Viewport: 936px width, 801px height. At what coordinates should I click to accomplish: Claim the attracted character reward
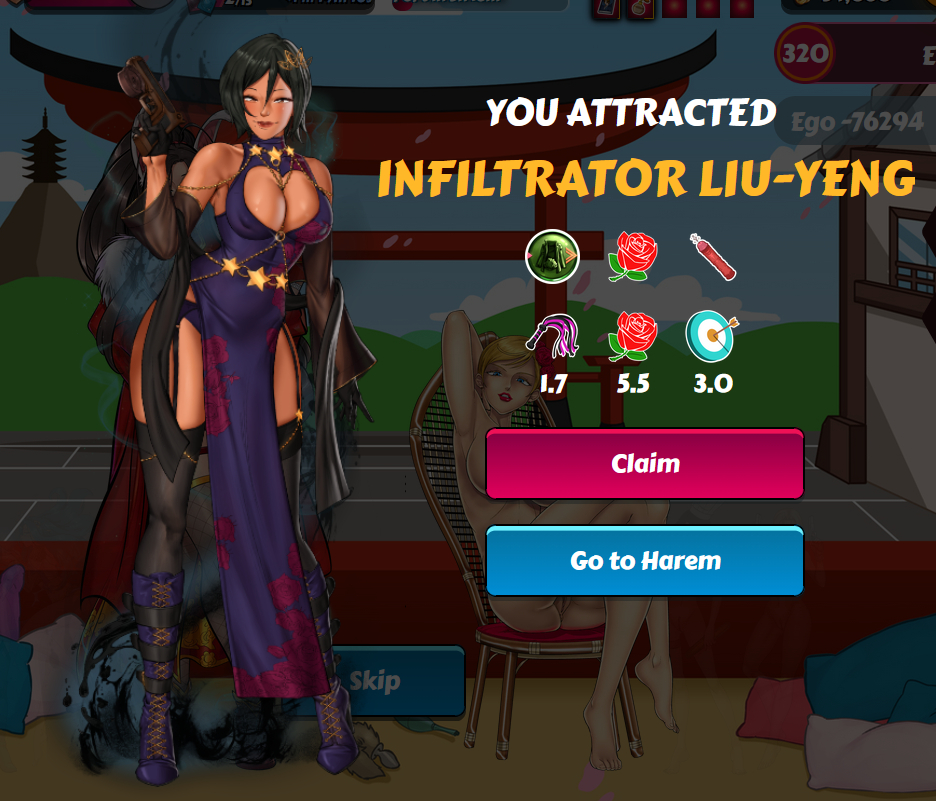(645, 464)
